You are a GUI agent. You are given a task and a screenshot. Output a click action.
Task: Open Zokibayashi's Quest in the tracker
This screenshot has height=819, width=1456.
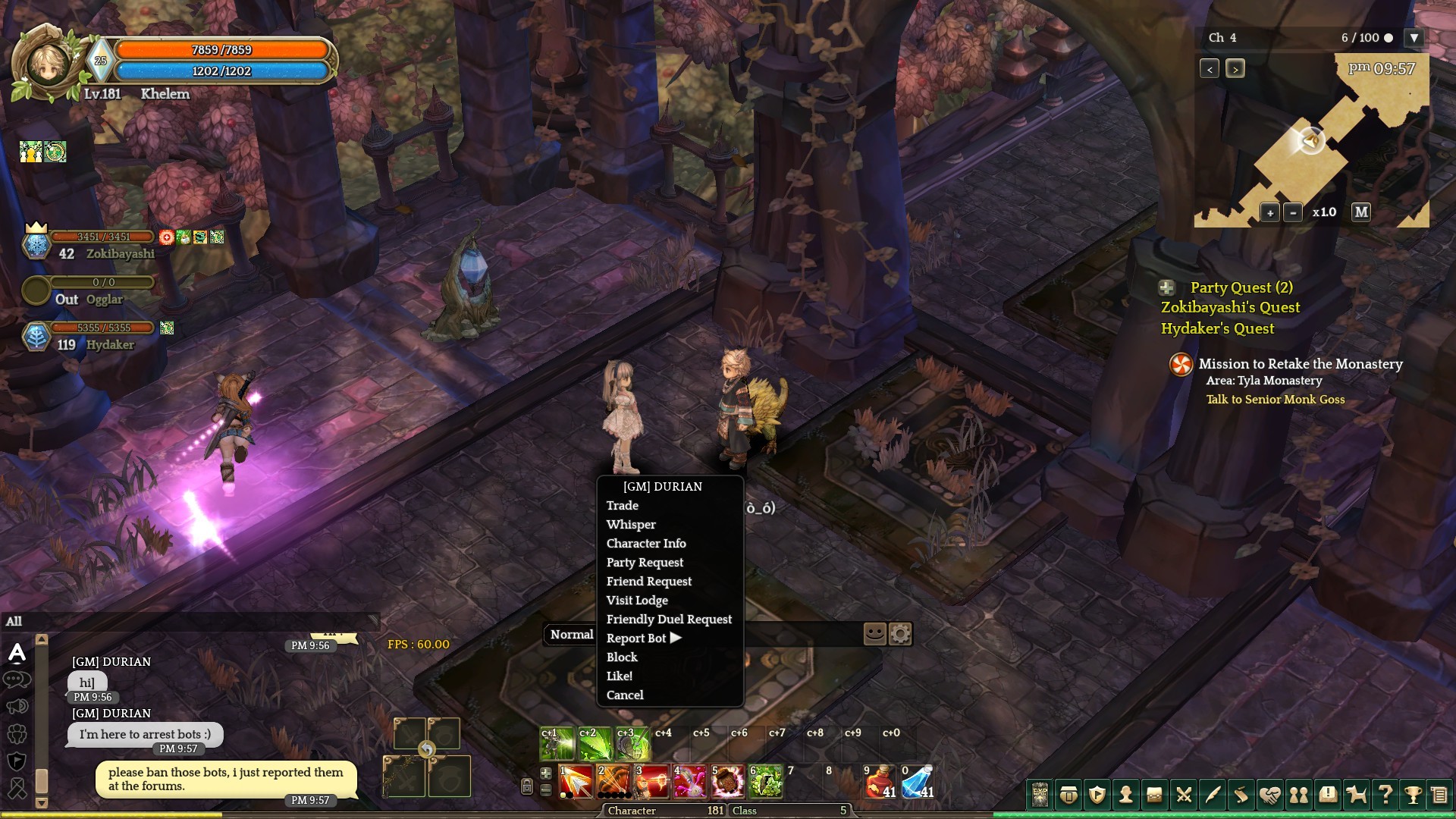(x=1230, y=308)
